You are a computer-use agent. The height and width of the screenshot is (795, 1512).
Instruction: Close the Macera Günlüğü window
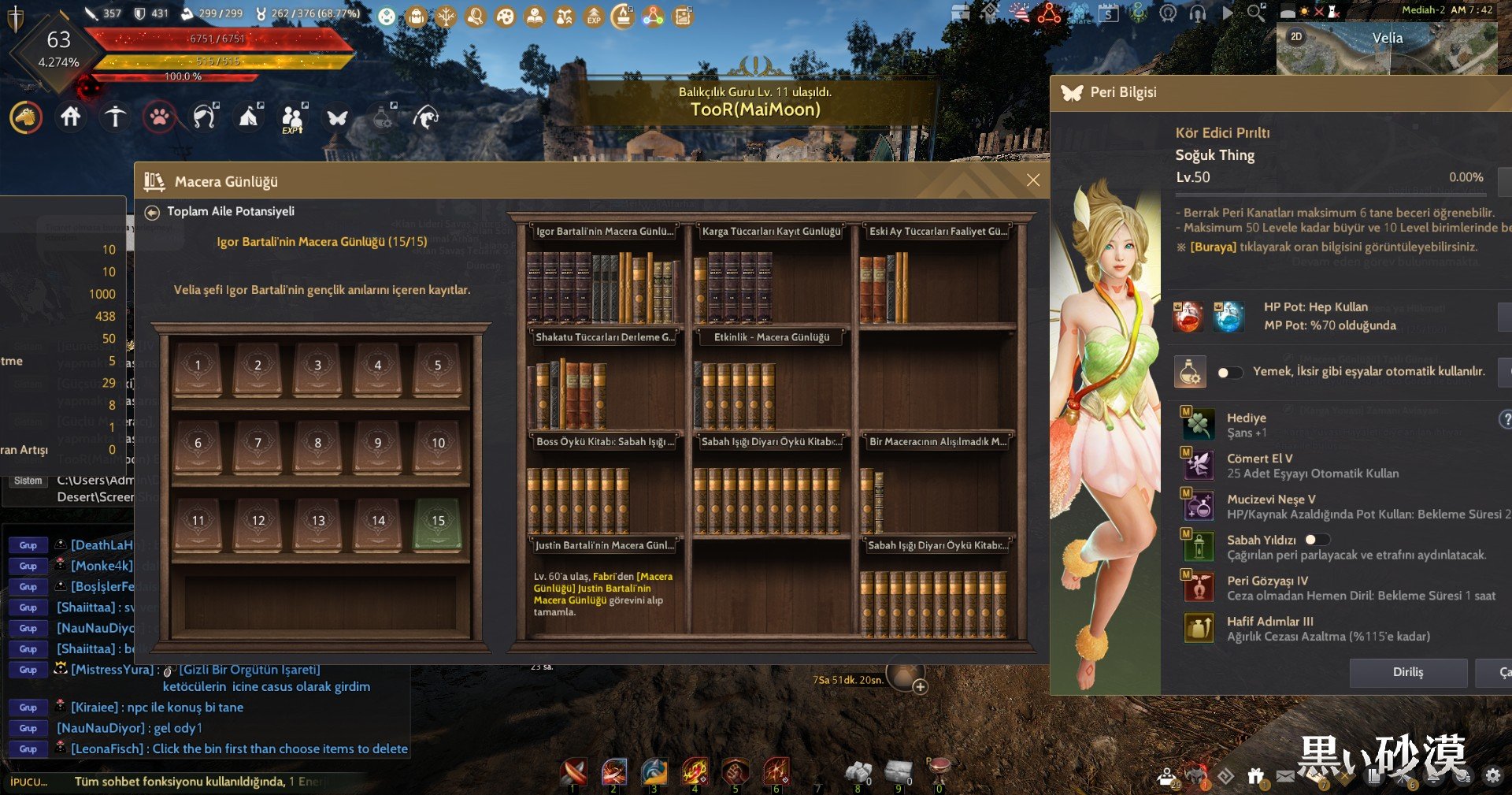click(1033, 180)
